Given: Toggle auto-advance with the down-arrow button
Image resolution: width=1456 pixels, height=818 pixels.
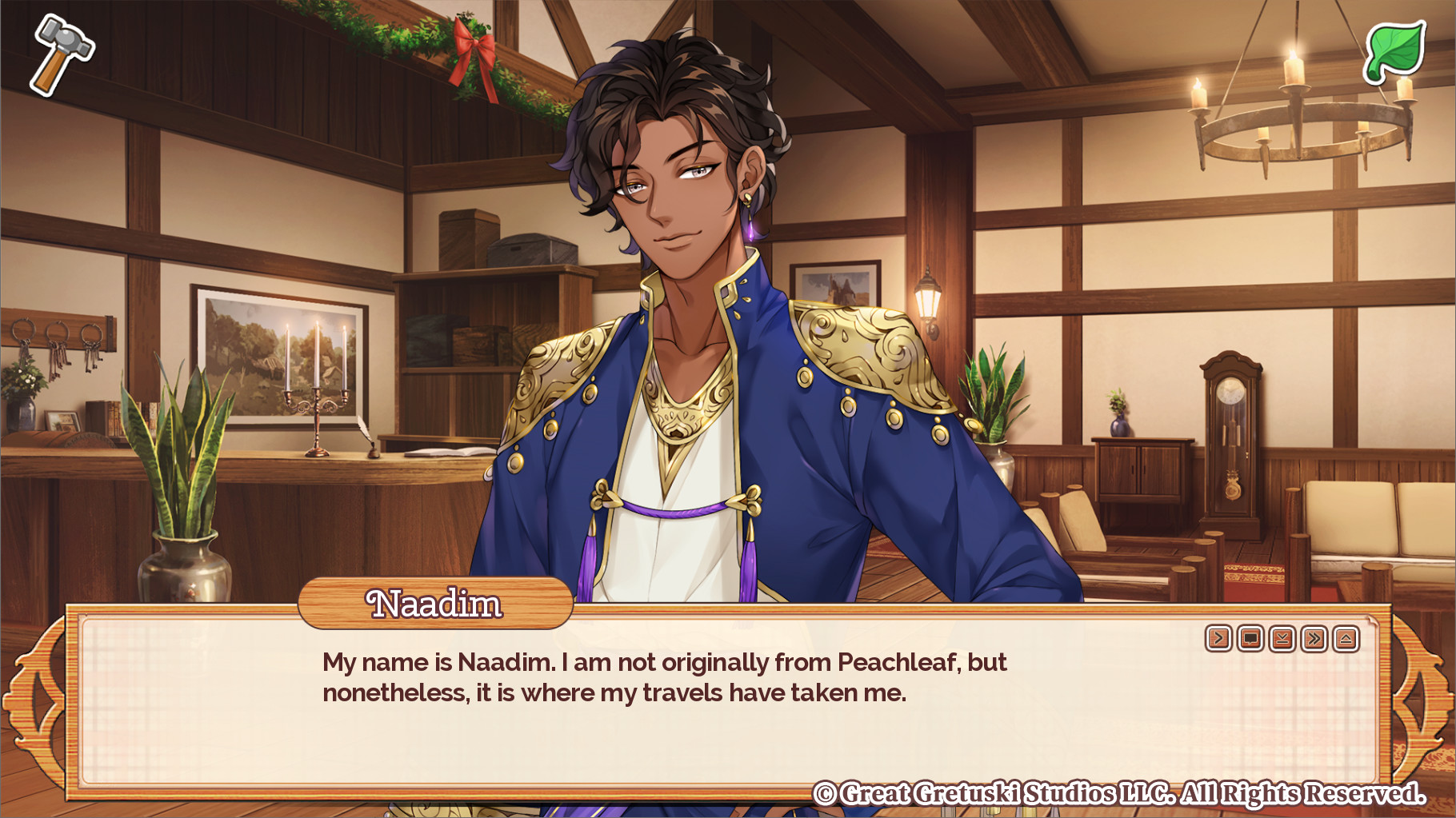Looking at the screenshot, I should pos(1281,637).
